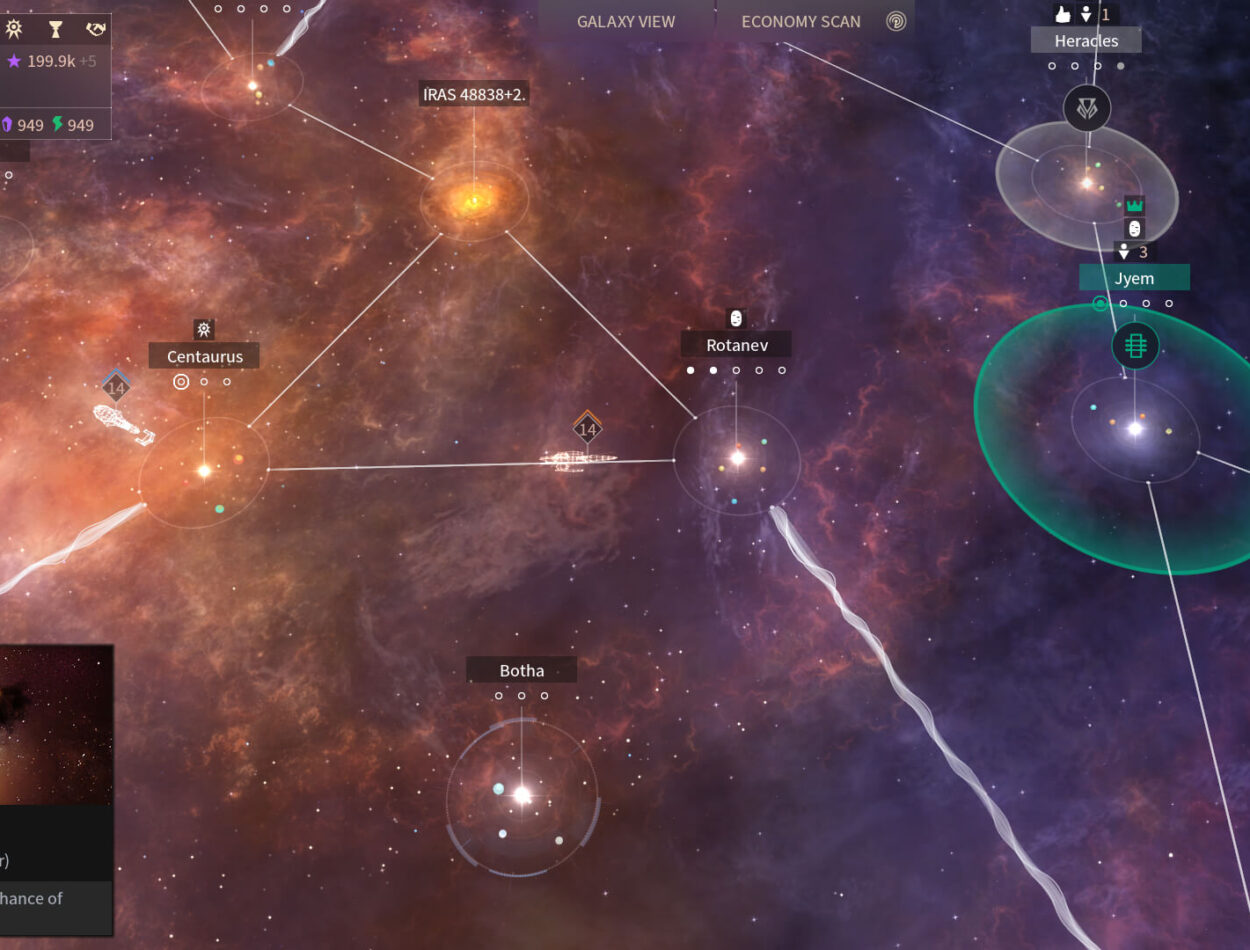The image size is (1250, 950).
Task: Select the Rotanev system label
Action: click(x=736, y=345)
